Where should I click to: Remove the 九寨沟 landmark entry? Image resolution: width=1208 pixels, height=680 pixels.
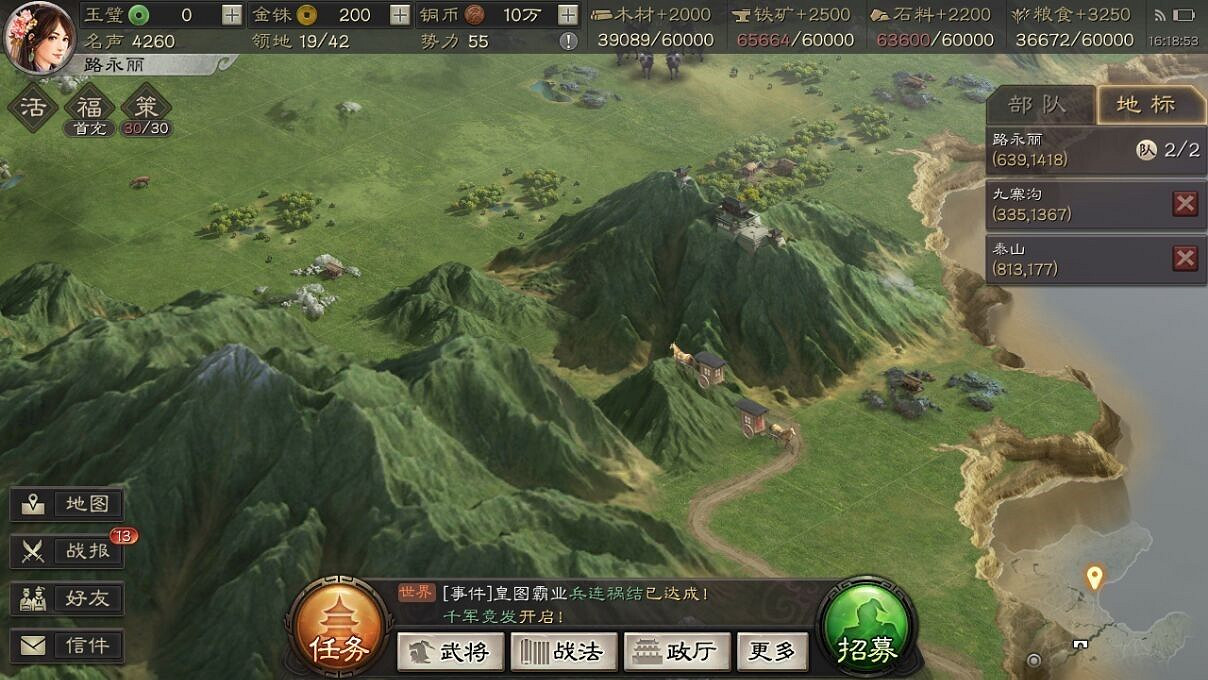pos(1185,204)
